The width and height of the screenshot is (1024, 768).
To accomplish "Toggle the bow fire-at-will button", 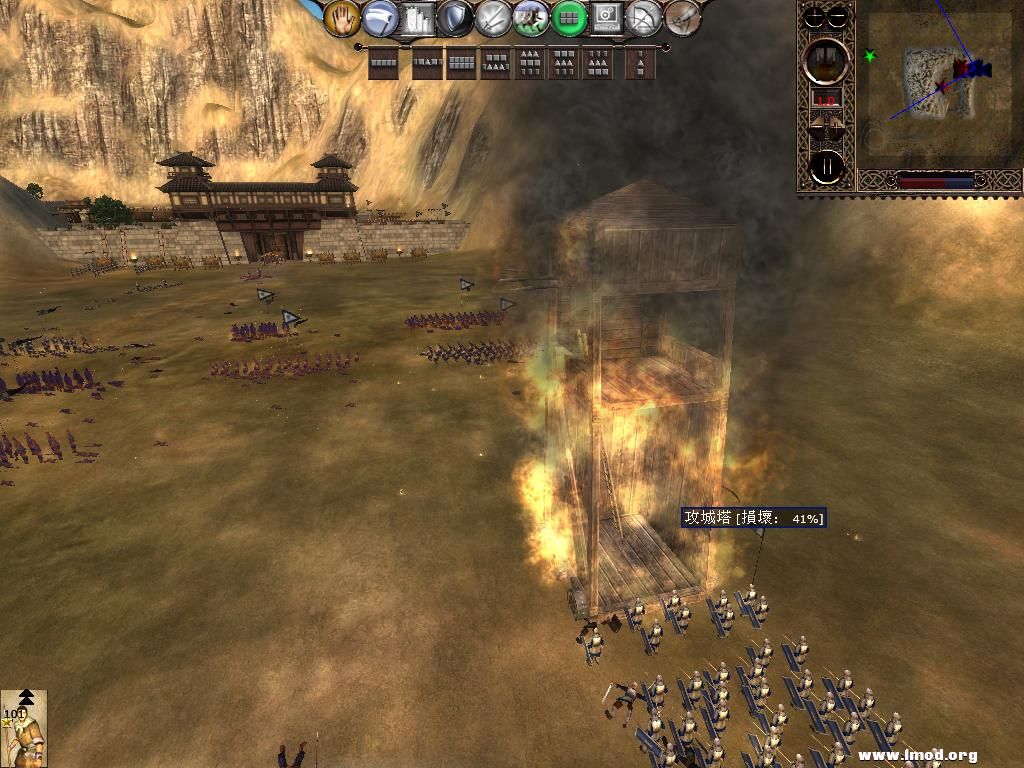I will pyautogui.click(x=645, y=17).
